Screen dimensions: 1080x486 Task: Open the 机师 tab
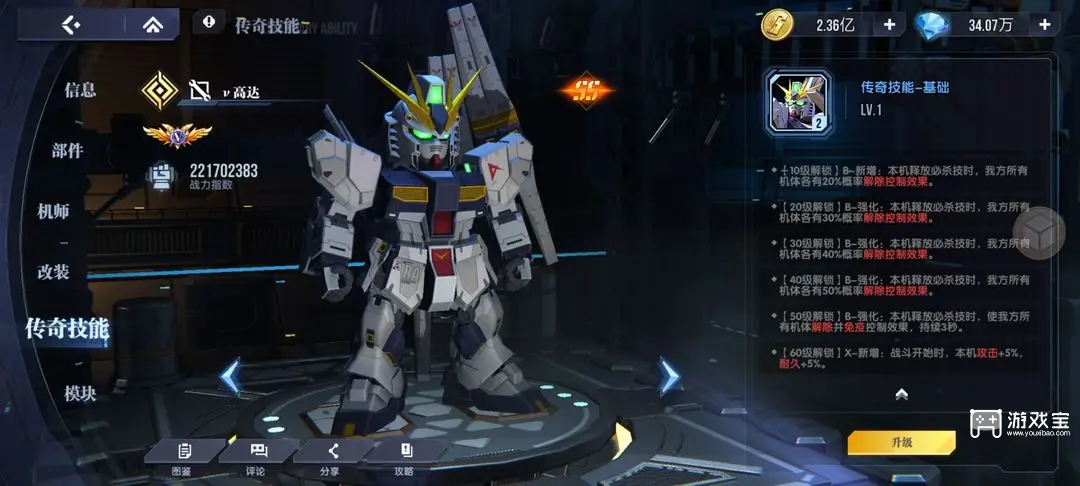click(x=53, y=211)
